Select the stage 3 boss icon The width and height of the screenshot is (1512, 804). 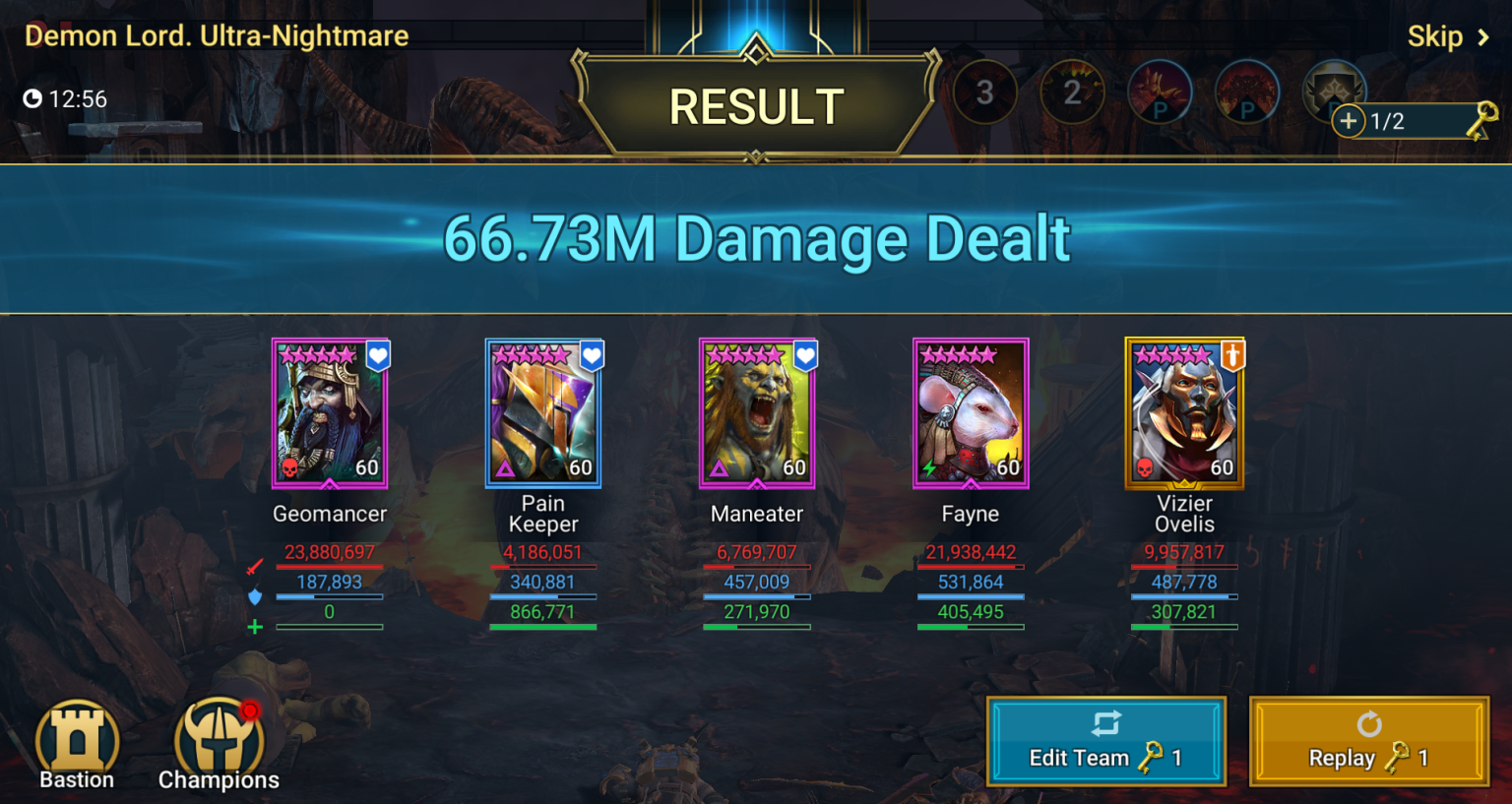(x=984, y=92)
